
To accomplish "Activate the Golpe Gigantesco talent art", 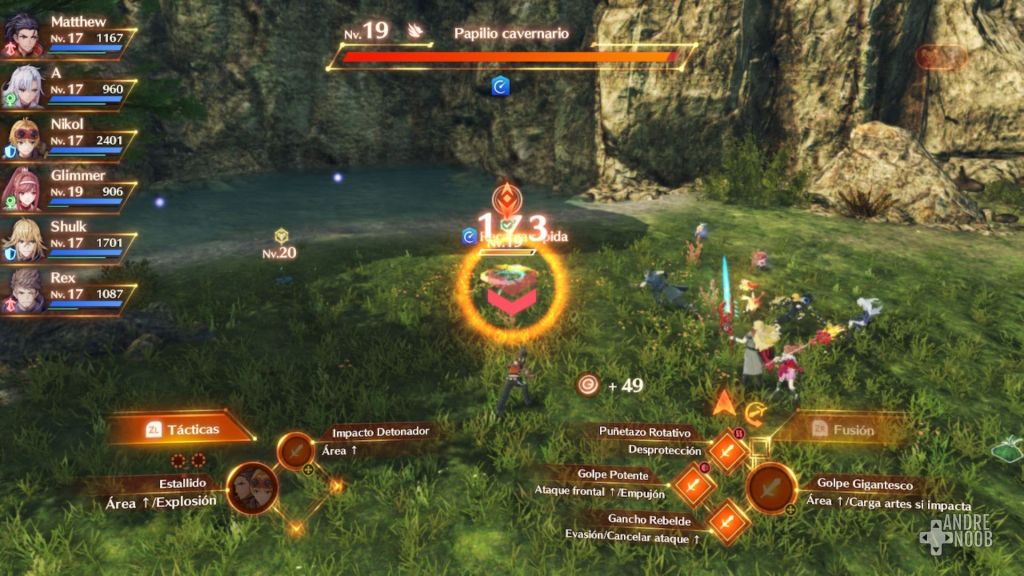I will tap(771, 489).
